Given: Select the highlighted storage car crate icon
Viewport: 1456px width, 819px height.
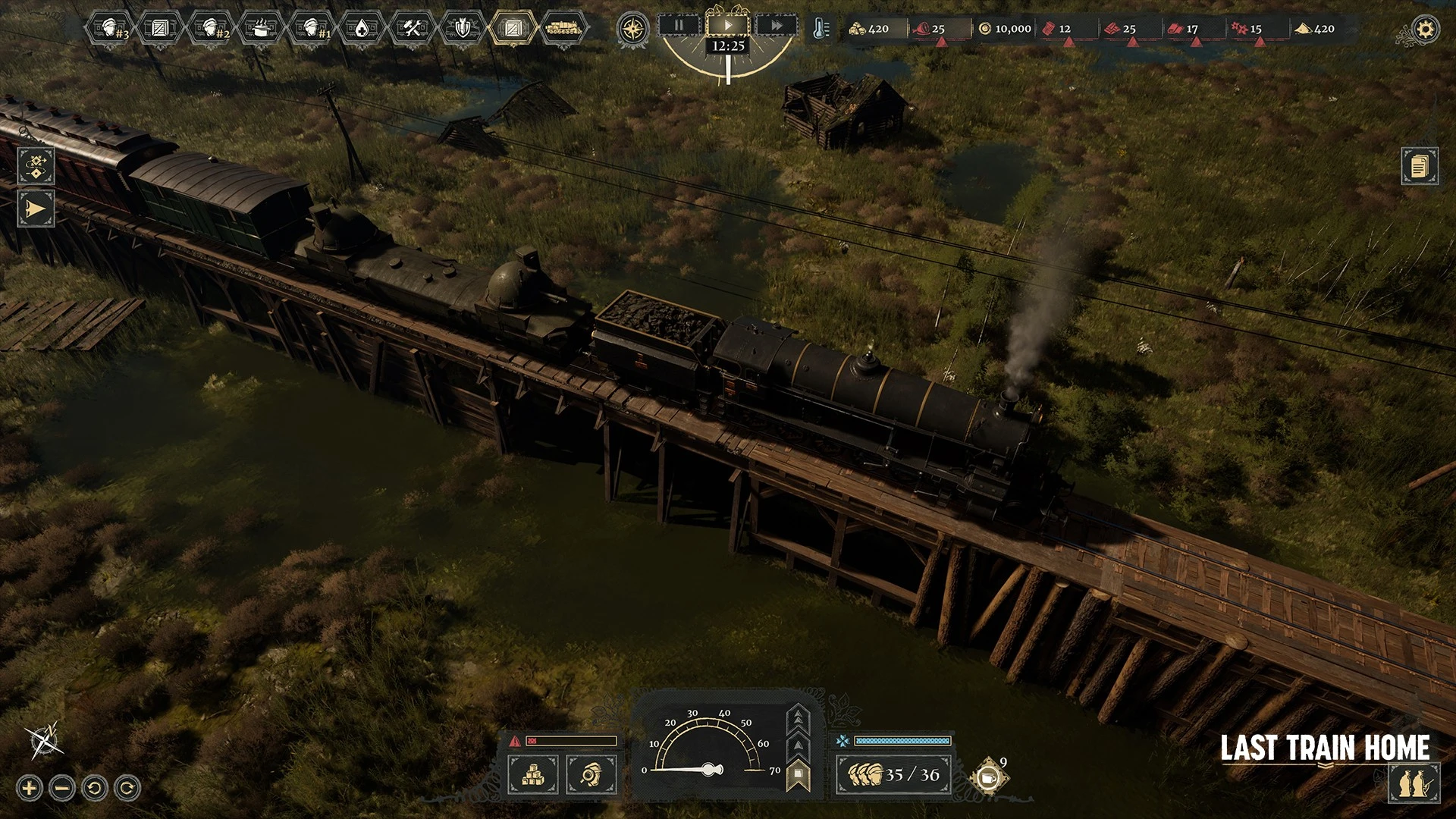Looking at the screenshot, I should click(513, 29).
